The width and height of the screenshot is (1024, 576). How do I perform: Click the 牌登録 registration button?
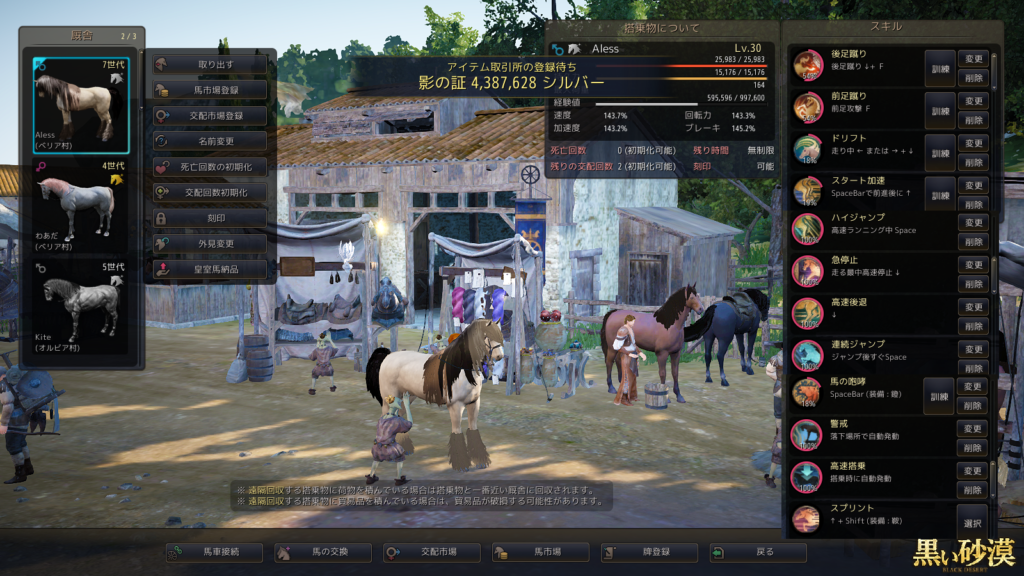tap(649, 552)
